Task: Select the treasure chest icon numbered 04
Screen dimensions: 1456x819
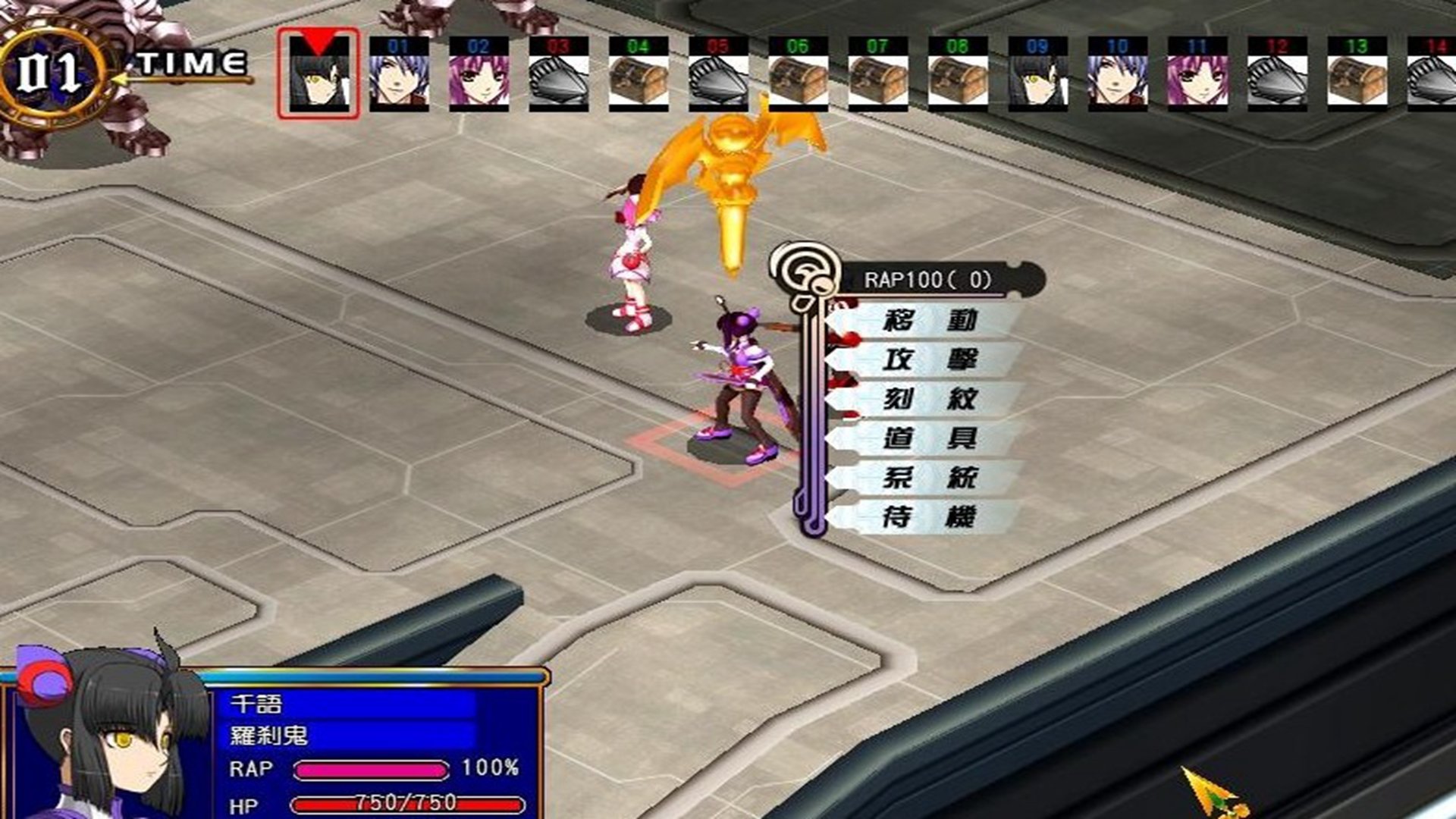Action: (638, 74)
